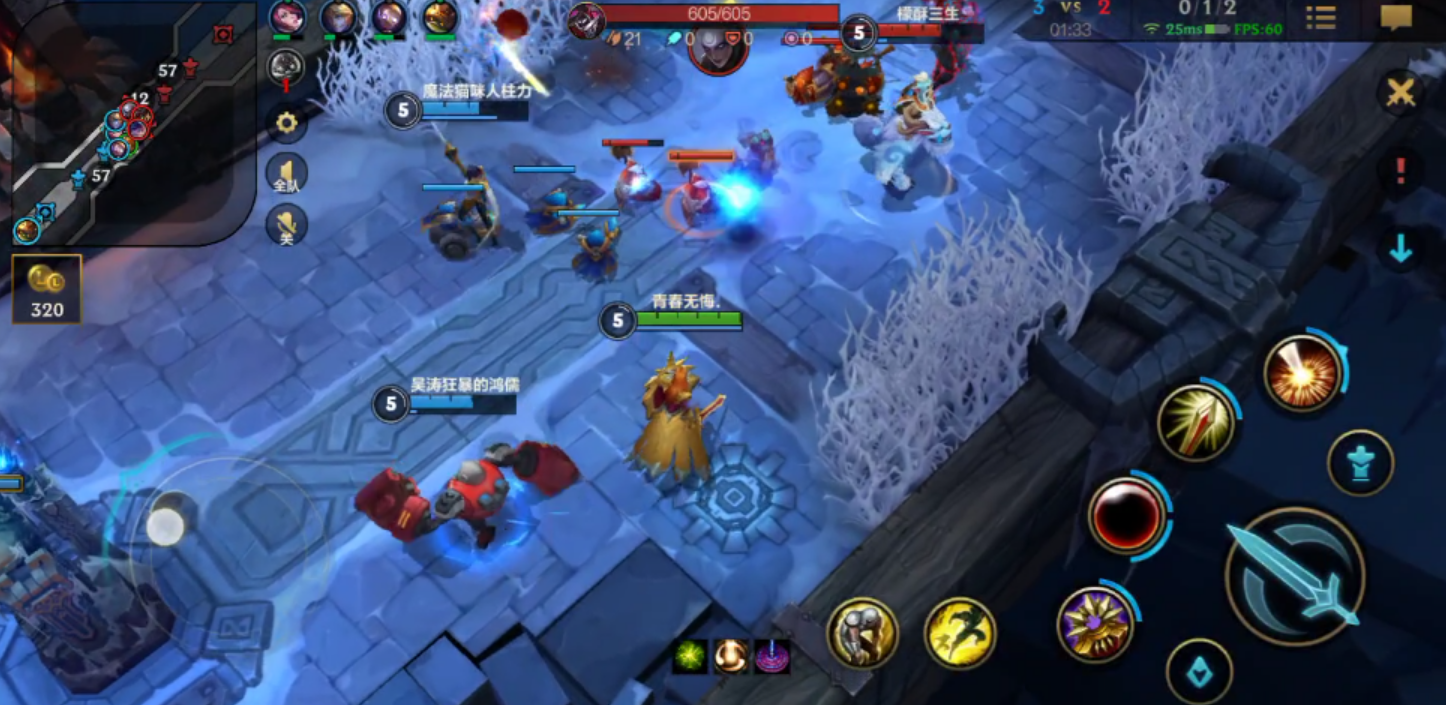Use the yellow running-figure summoner spell
1446x705 pixels.
[960, 632]
